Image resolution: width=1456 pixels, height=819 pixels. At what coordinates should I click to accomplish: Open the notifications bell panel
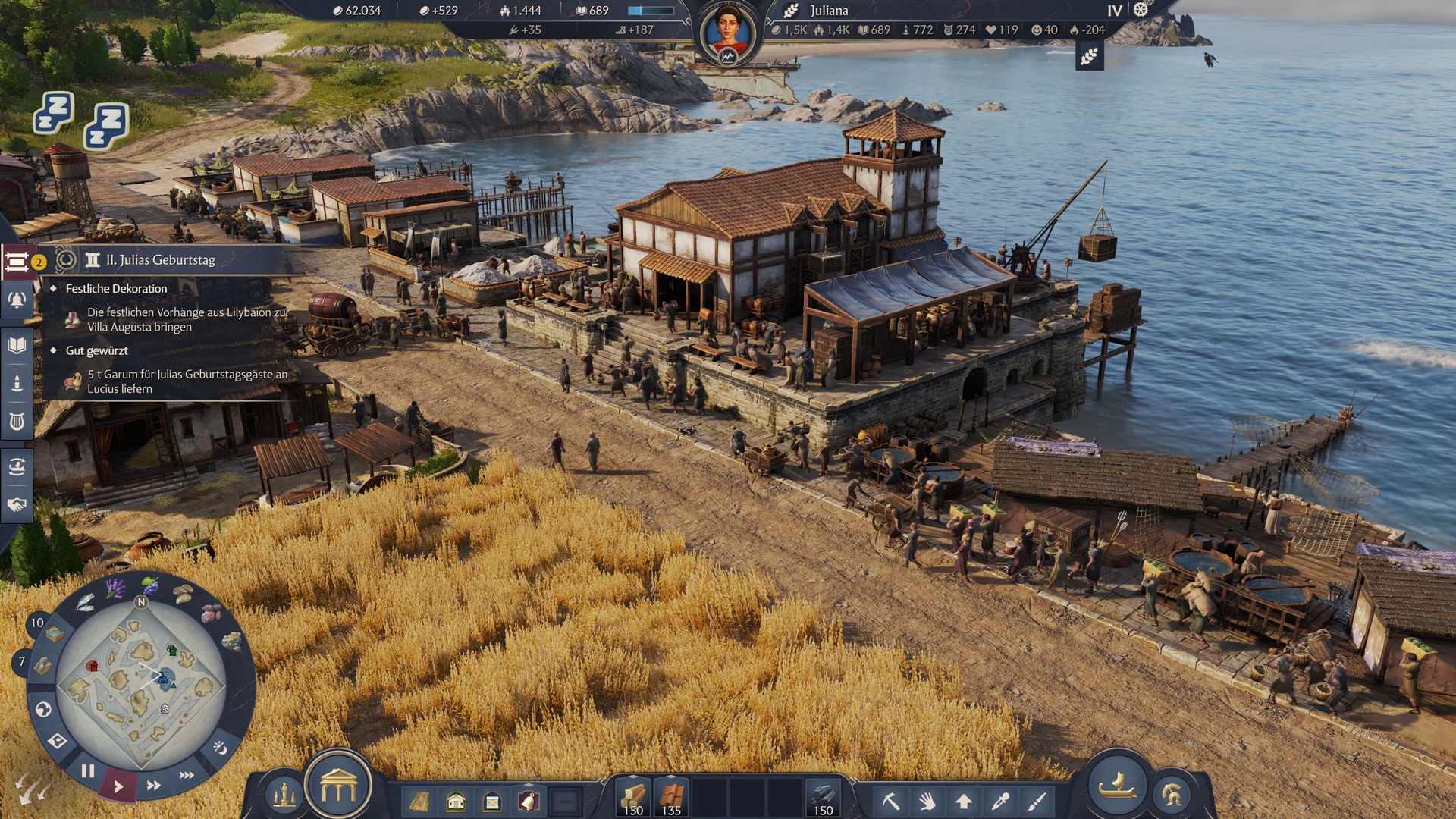coord(17,300)
